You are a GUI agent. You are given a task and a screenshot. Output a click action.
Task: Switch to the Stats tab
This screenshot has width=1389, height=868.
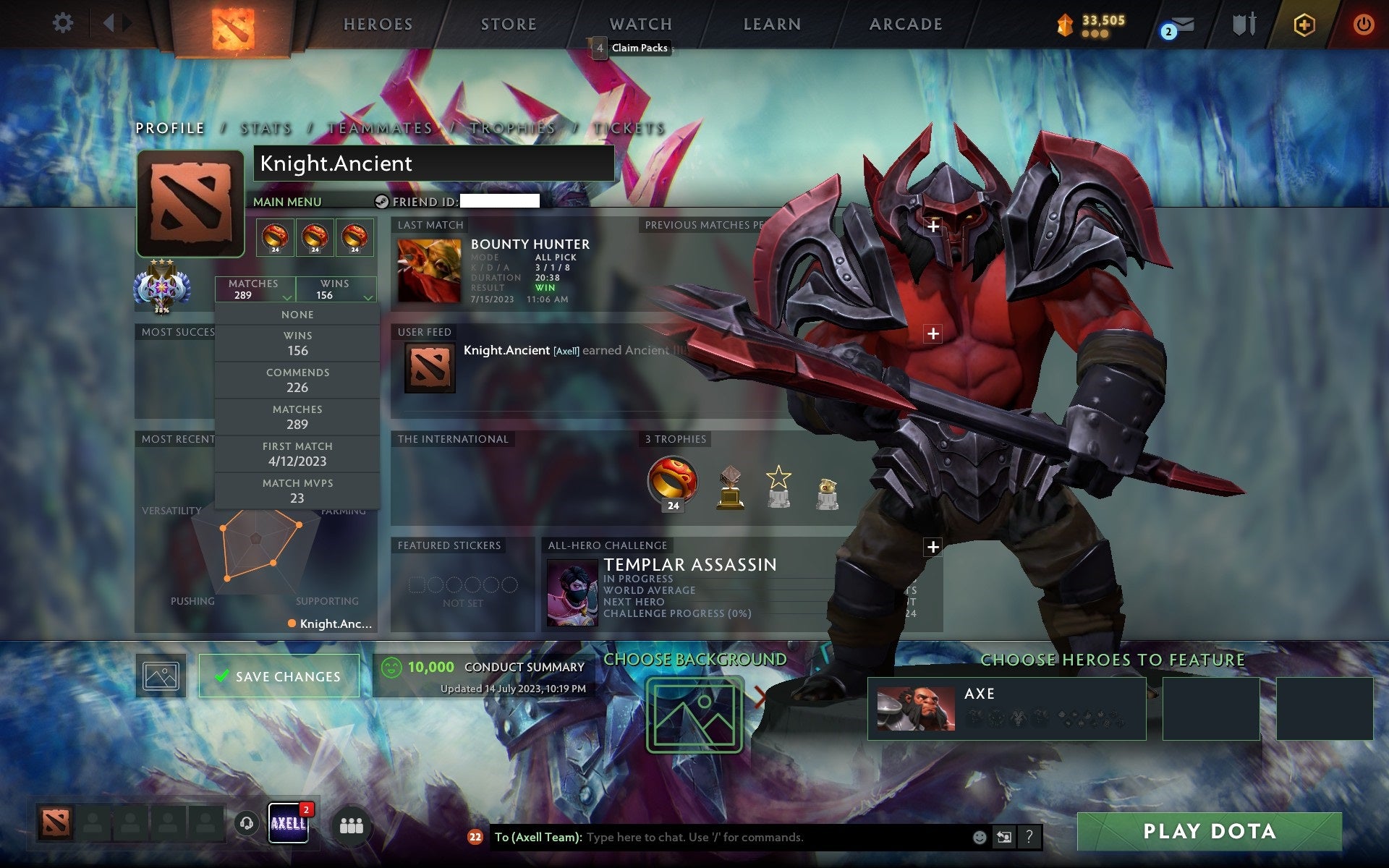[x=266, y=127]
